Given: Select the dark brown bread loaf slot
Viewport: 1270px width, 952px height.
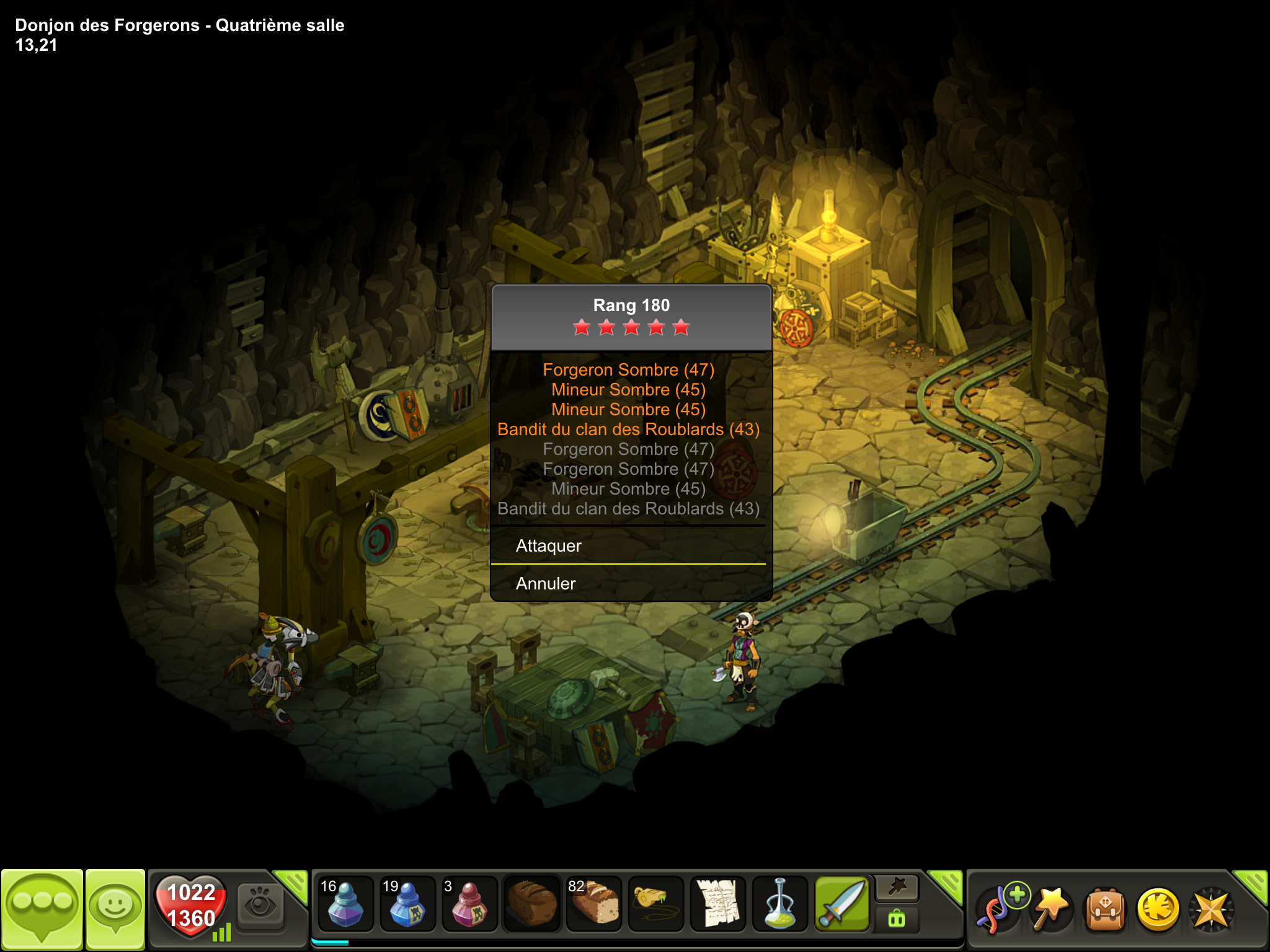Looking at the screenshot, I should coord(531,904).
